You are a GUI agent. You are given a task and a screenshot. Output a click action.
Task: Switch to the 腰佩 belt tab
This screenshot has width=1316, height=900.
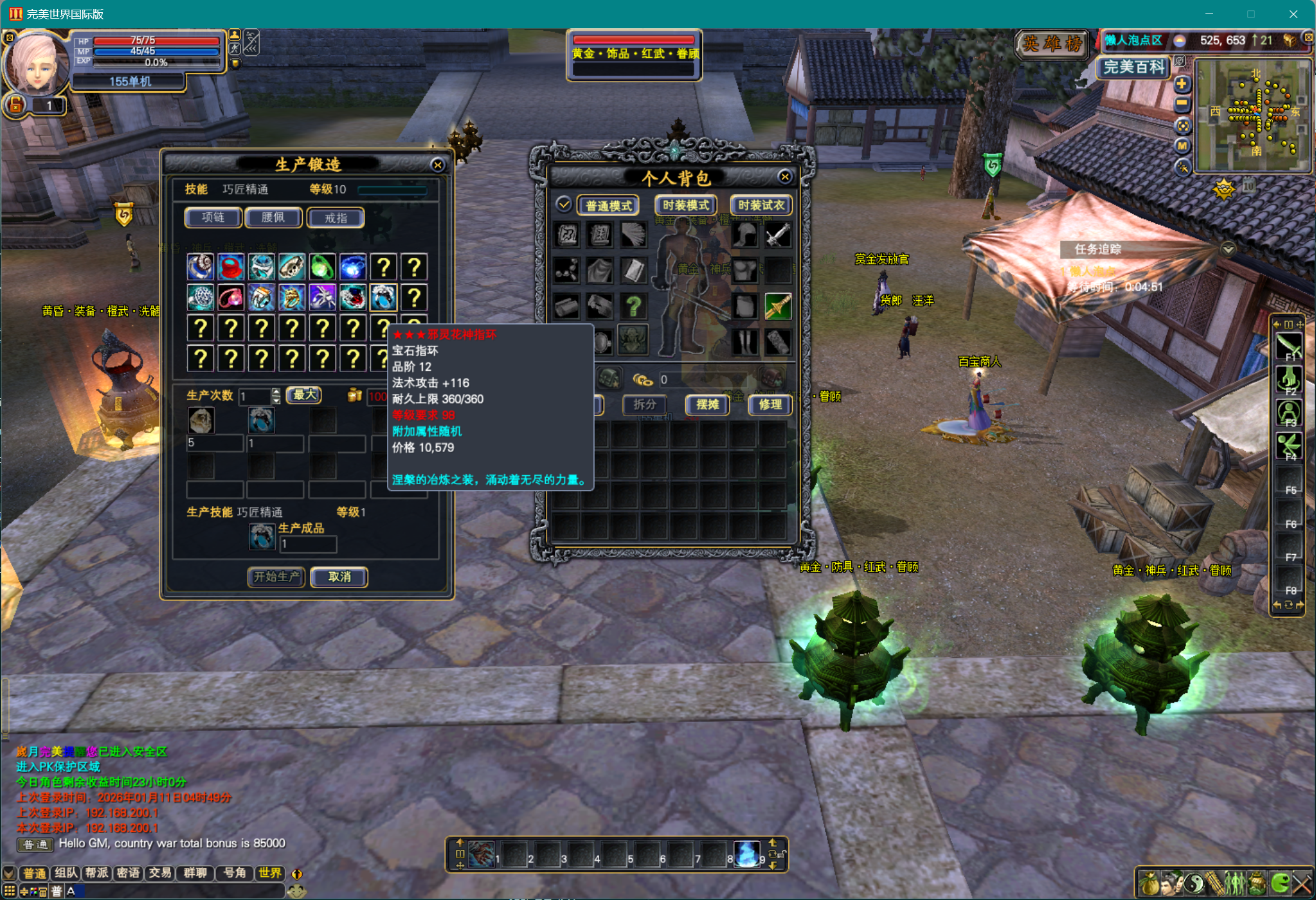pyautogui.click(x=273, y=218)
